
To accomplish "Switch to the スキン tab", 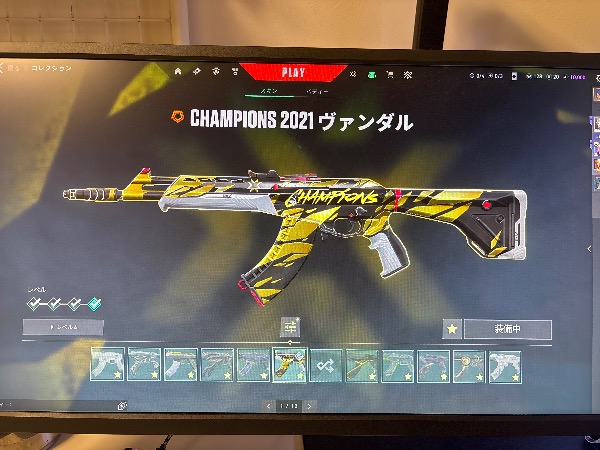I will (x=270, y=91).
